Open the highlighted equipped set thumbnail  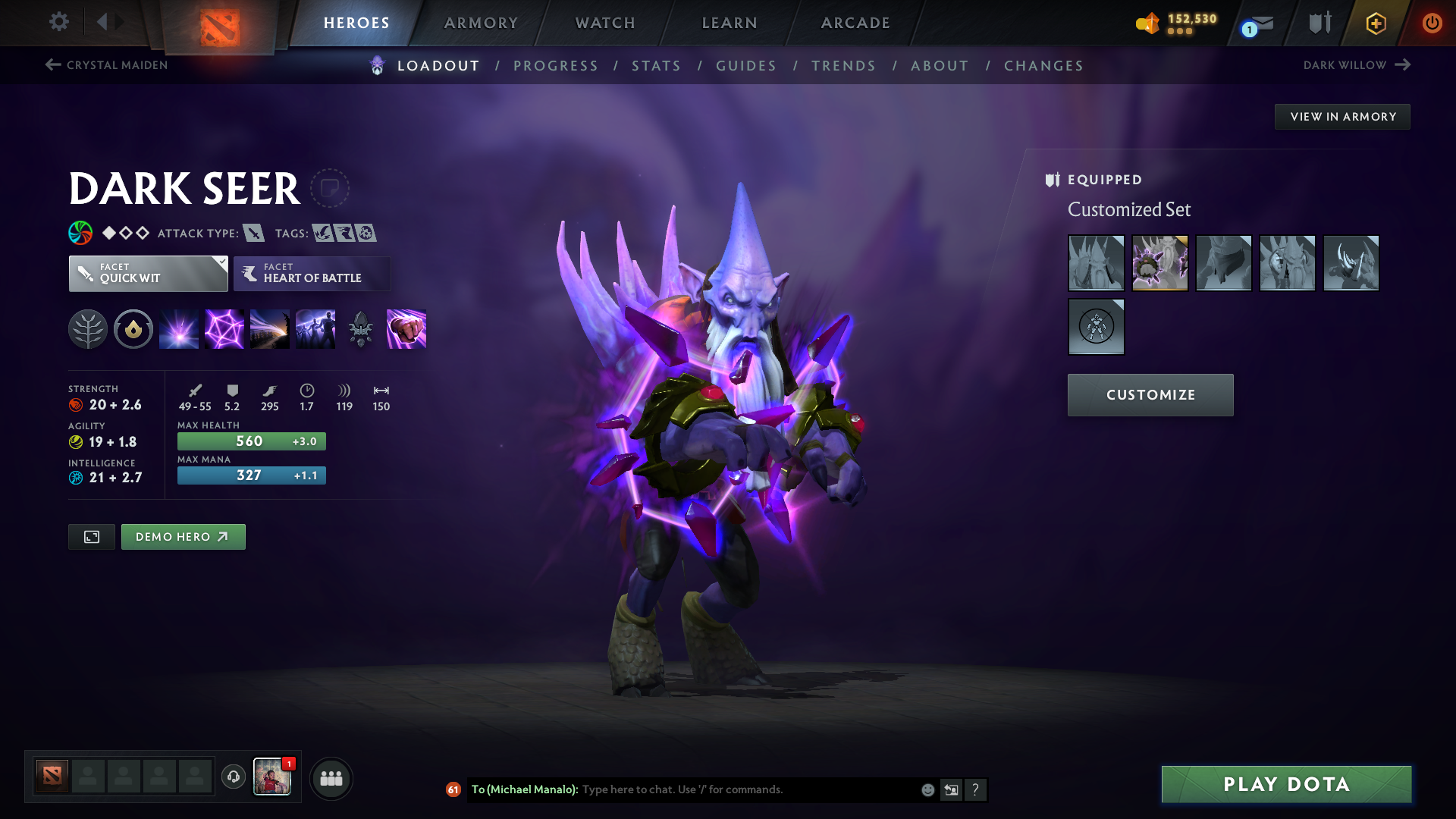[x=1160, y=263]
